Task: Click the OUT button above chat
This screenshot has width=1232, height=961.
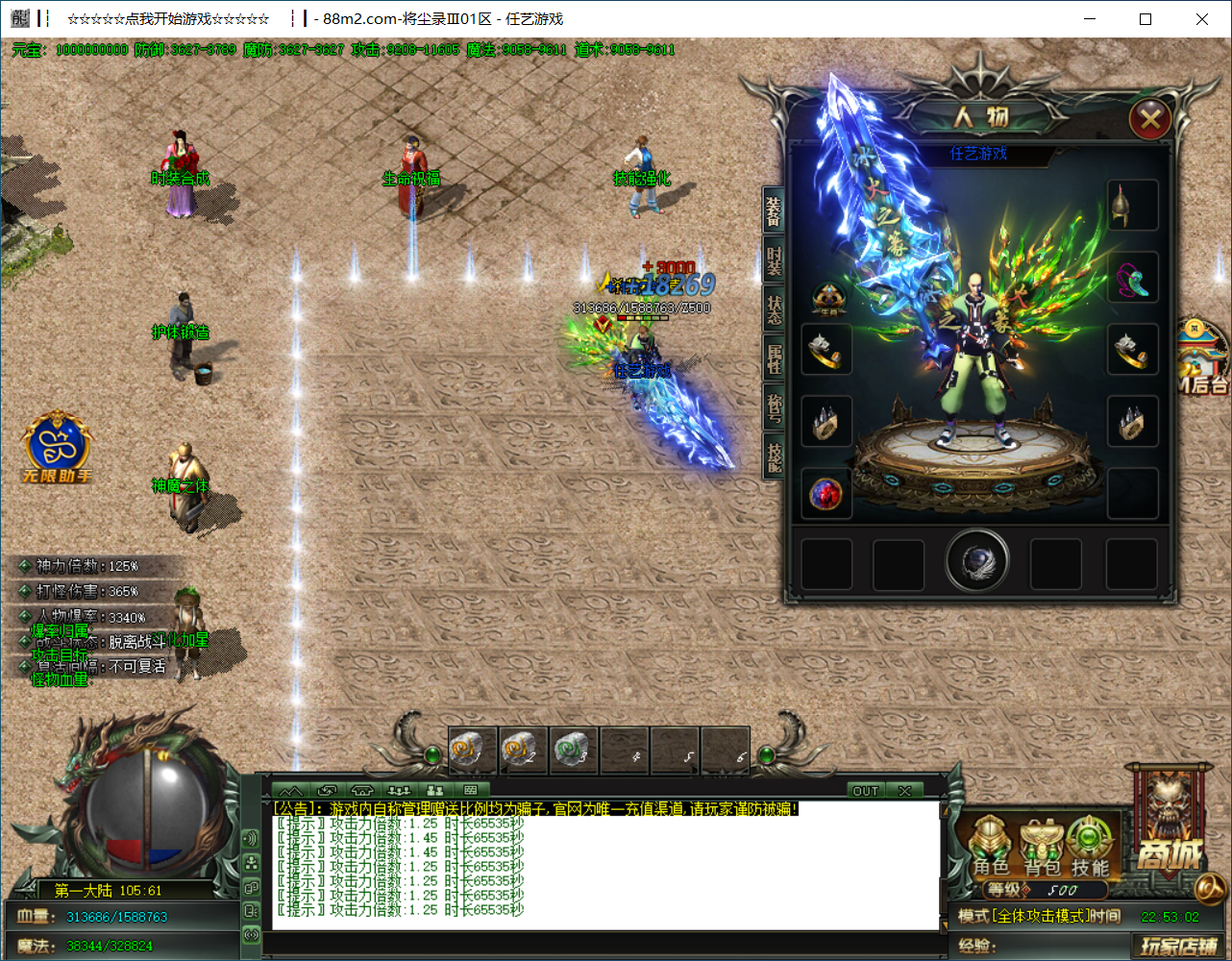Action: (865, 791)
